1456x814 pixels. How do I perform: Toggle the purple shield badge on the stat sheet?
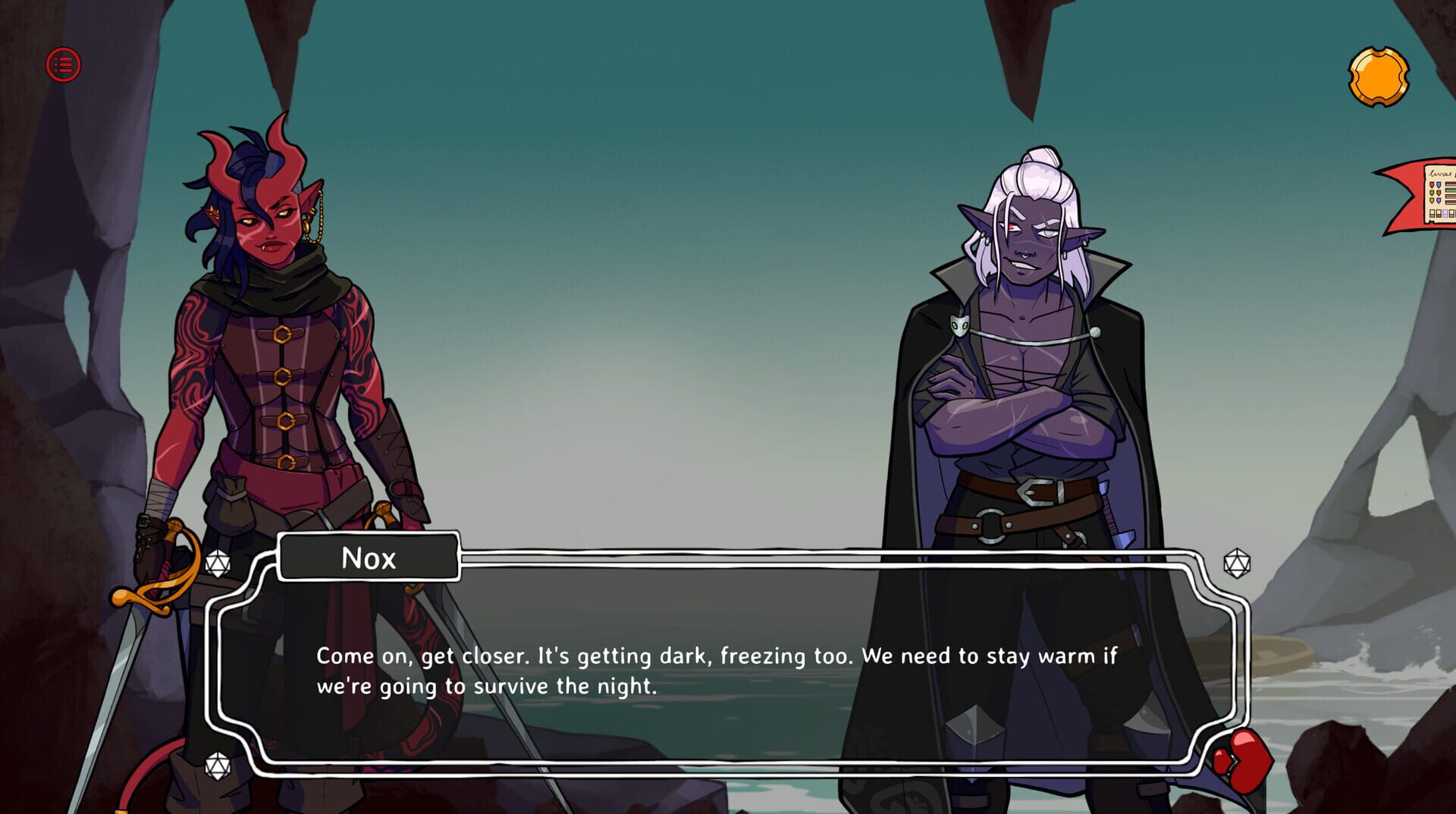point(1439,200)
